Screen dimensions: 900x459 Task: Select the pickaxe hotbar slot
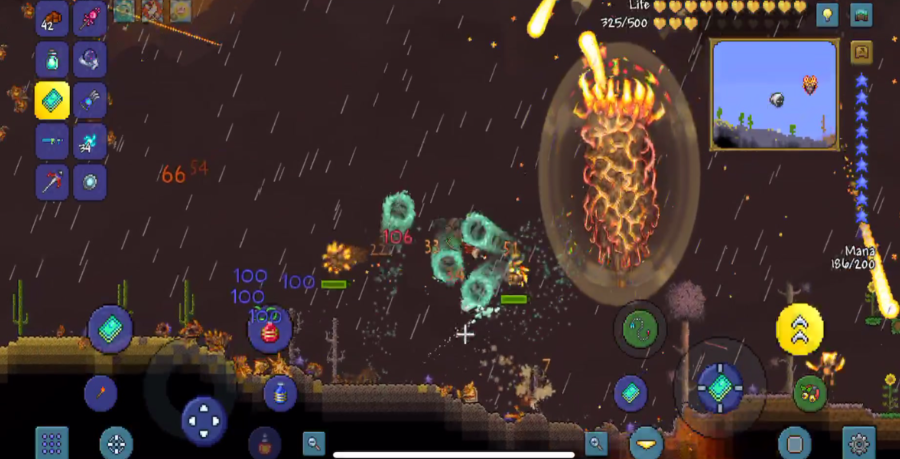(52, 182)
